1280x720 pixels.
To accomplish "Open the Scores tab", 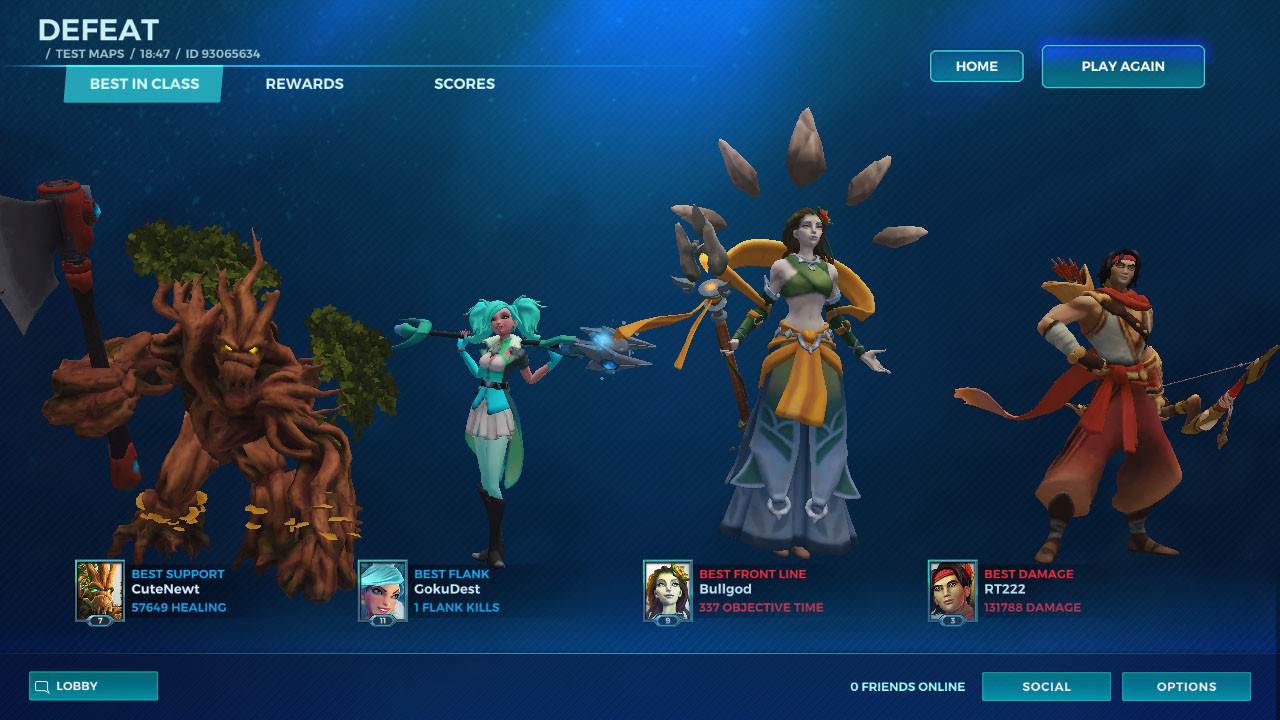I will 464,84.
